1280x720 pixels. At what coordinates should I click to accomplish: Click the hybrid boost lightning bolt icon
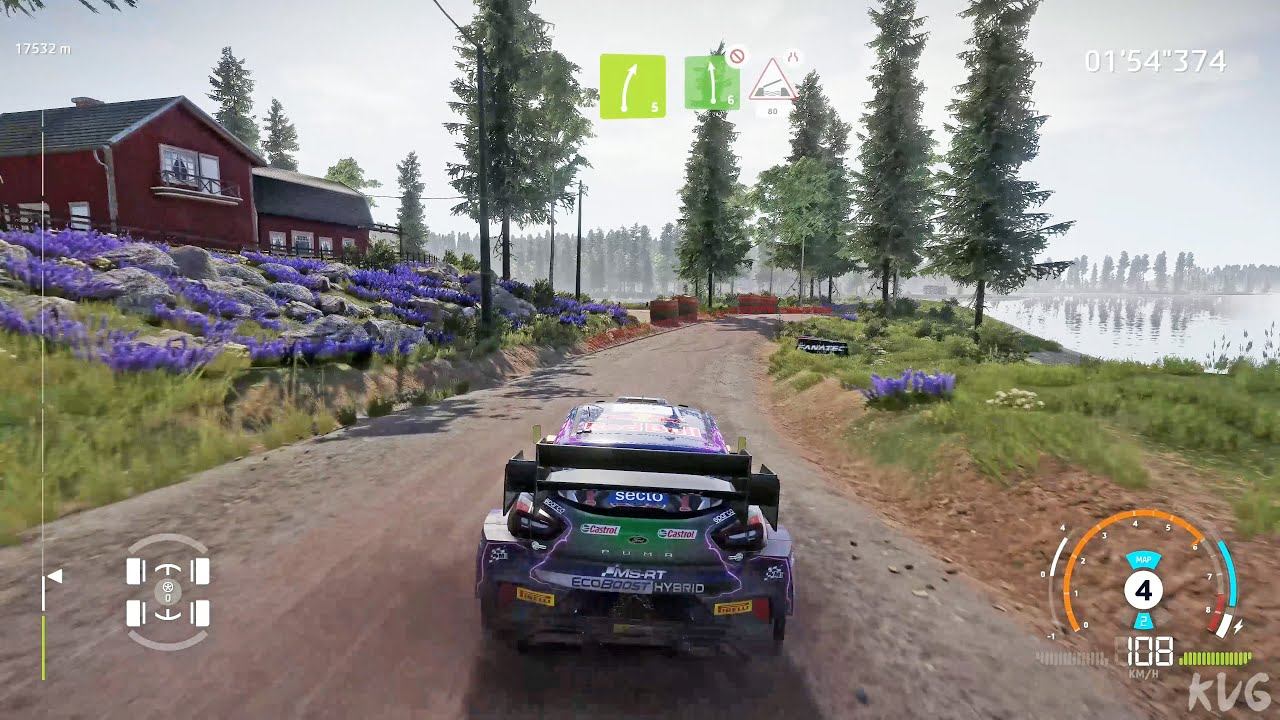pos(1239,626)
